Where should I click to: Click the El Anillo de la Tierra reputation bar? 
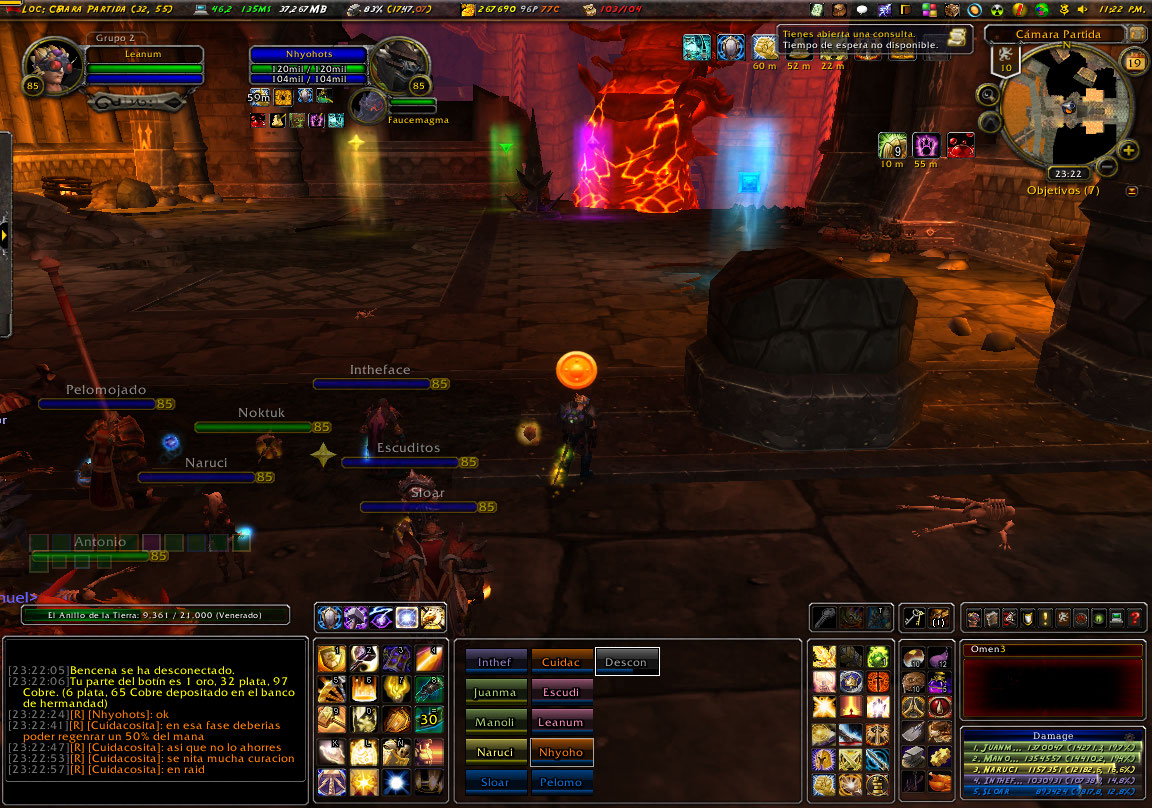coord(155,616)
